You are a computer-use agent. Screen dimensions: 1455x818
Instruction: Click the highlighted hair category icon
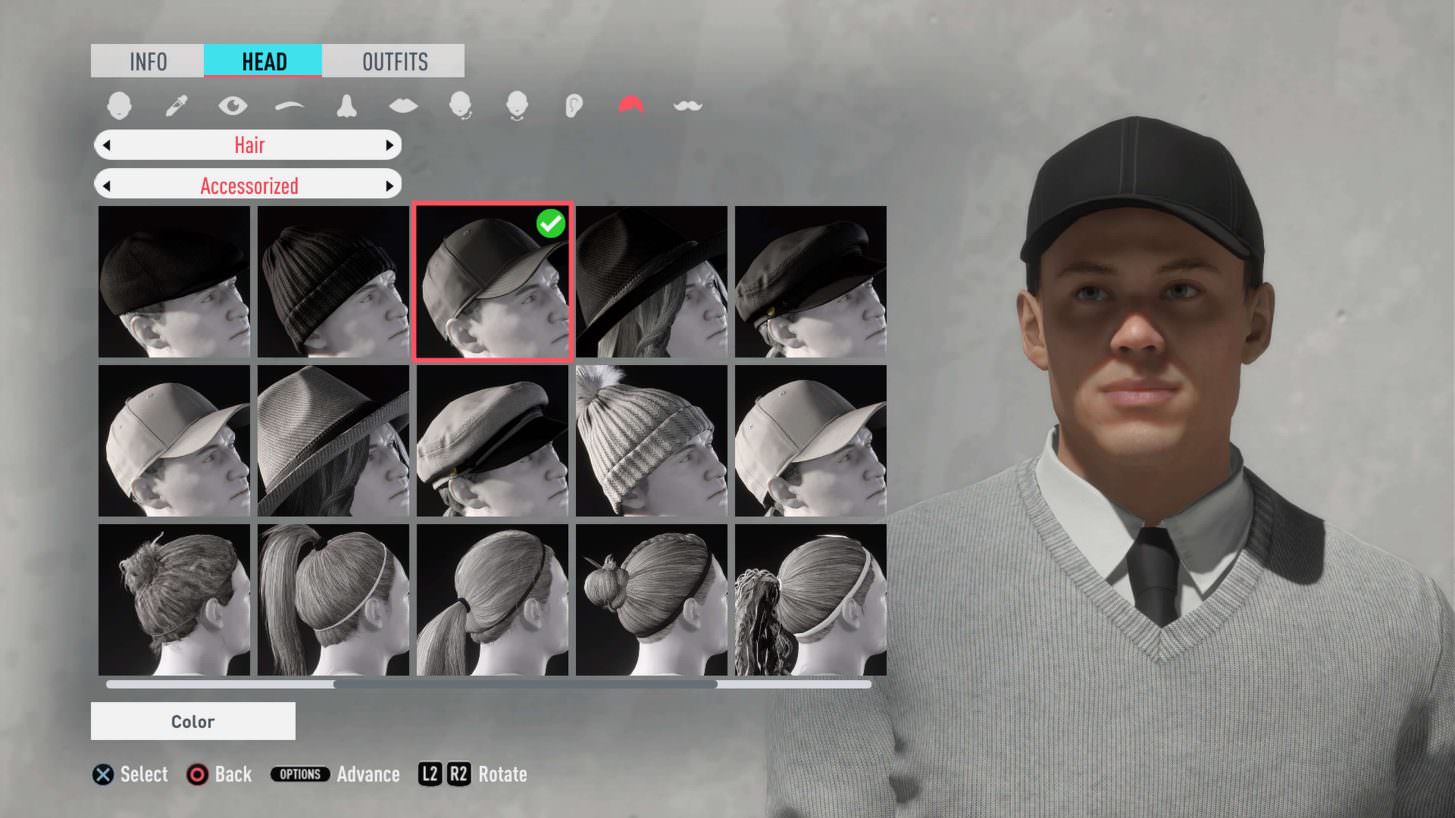(630, 103)
